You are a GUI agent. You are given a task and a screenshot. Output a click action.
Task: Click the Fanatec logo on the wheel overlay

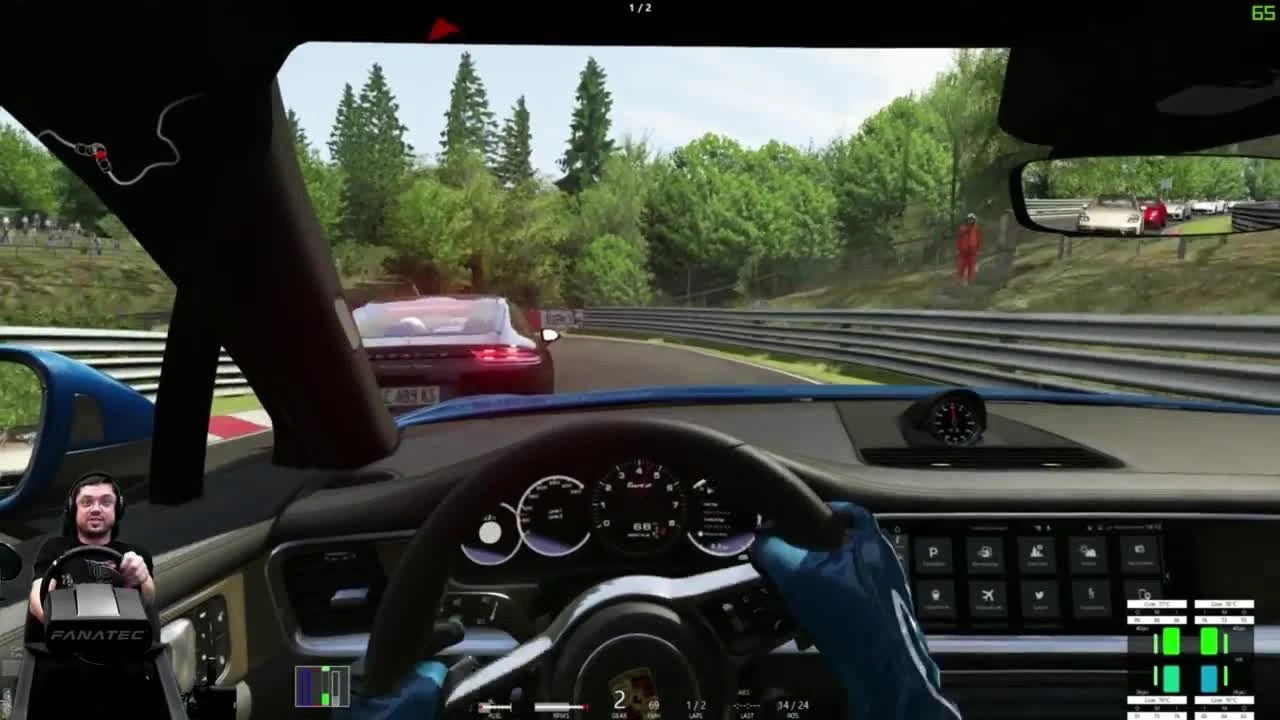point(97,633)
